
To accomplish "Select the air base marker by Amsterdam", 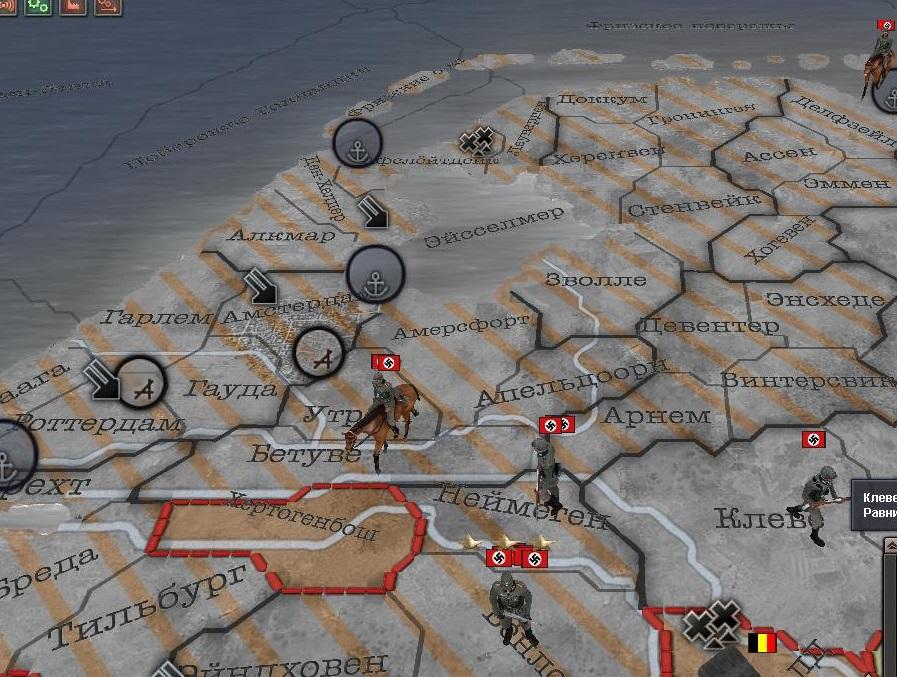I will coord(319,353).
